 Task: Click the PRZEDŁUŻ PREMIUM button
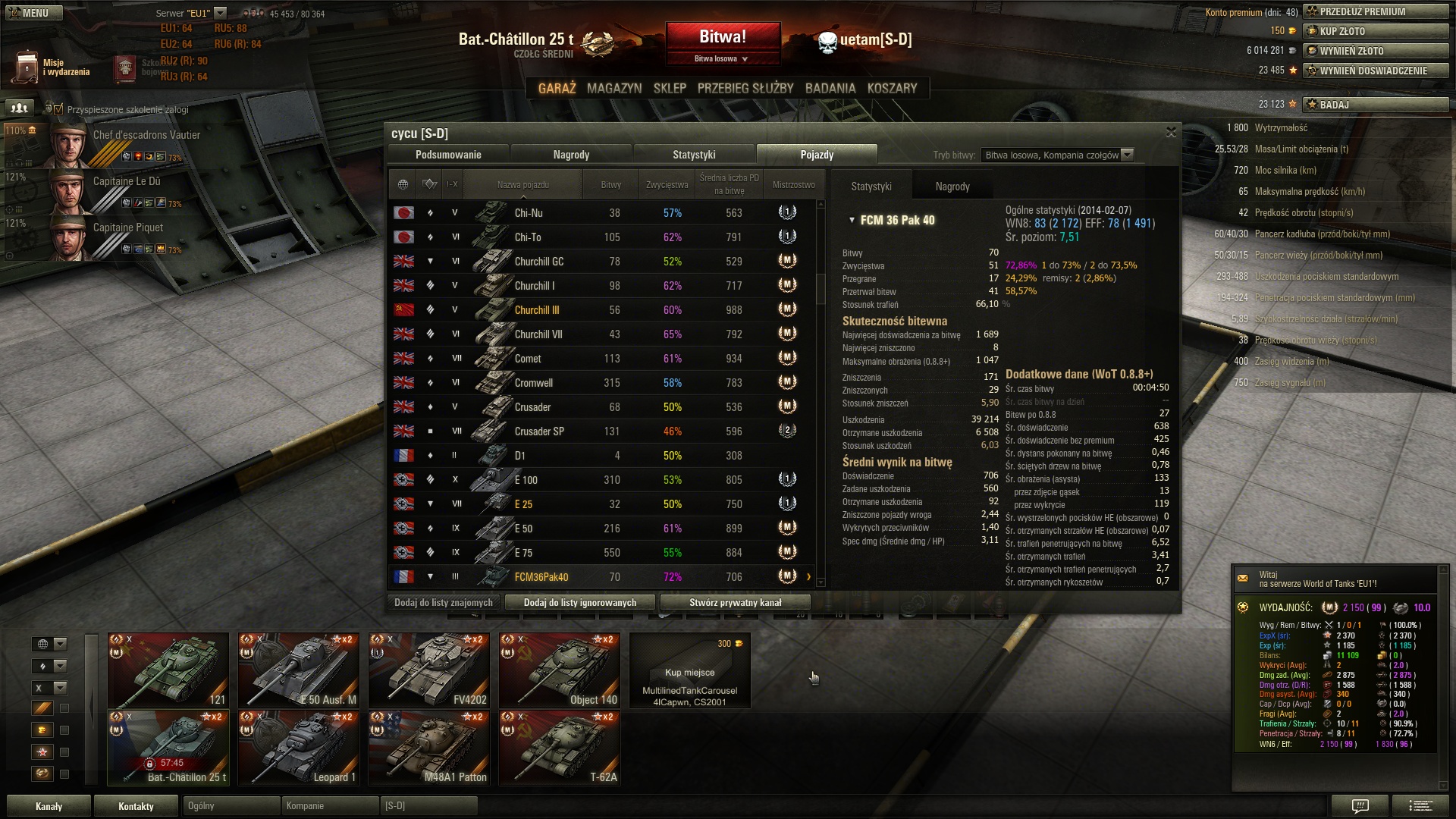coord(1376,11)
